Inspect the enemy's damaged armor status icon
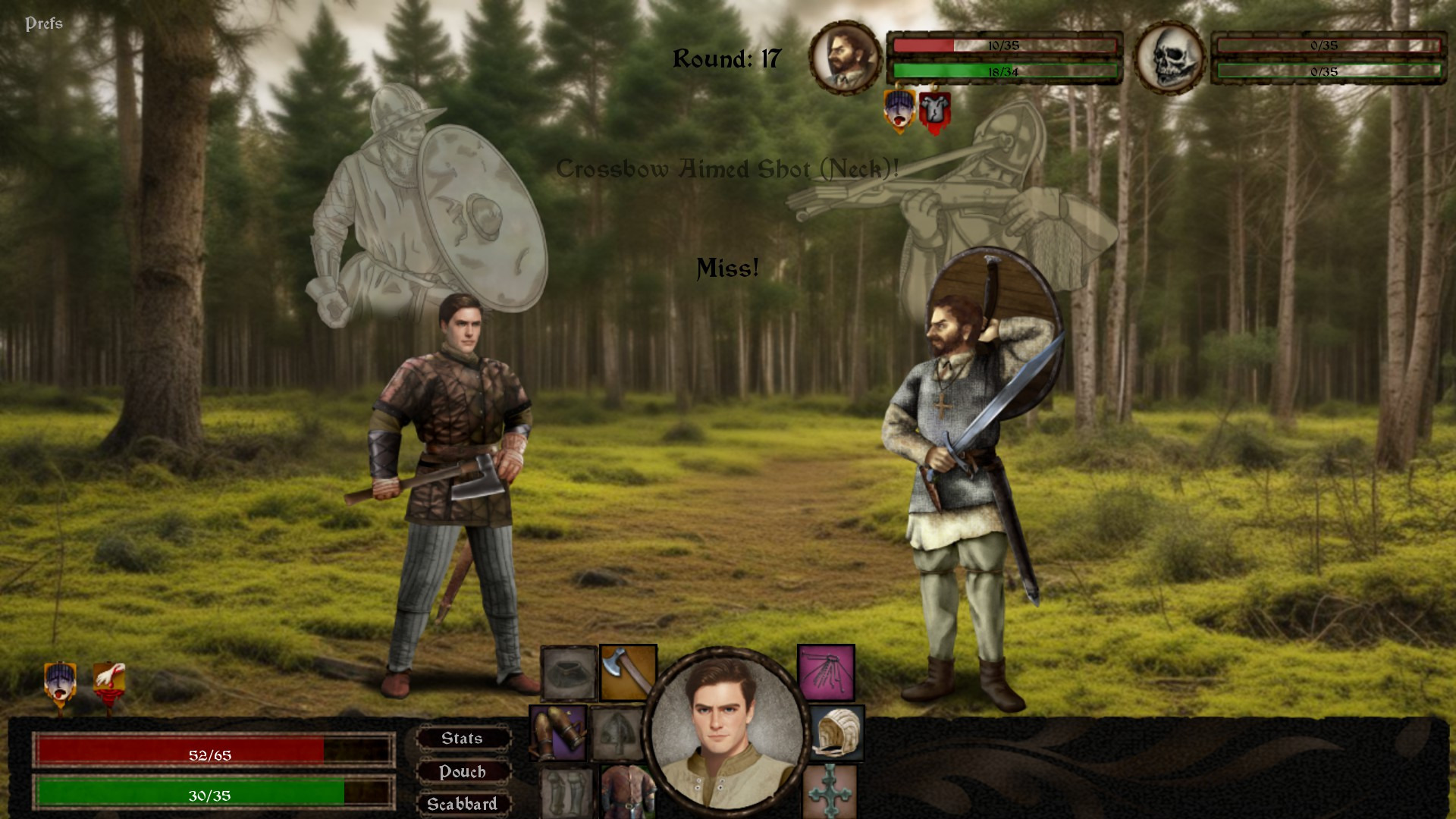Image resolution: width=1456 pixels, height=819 pixels. coord(934,112)
